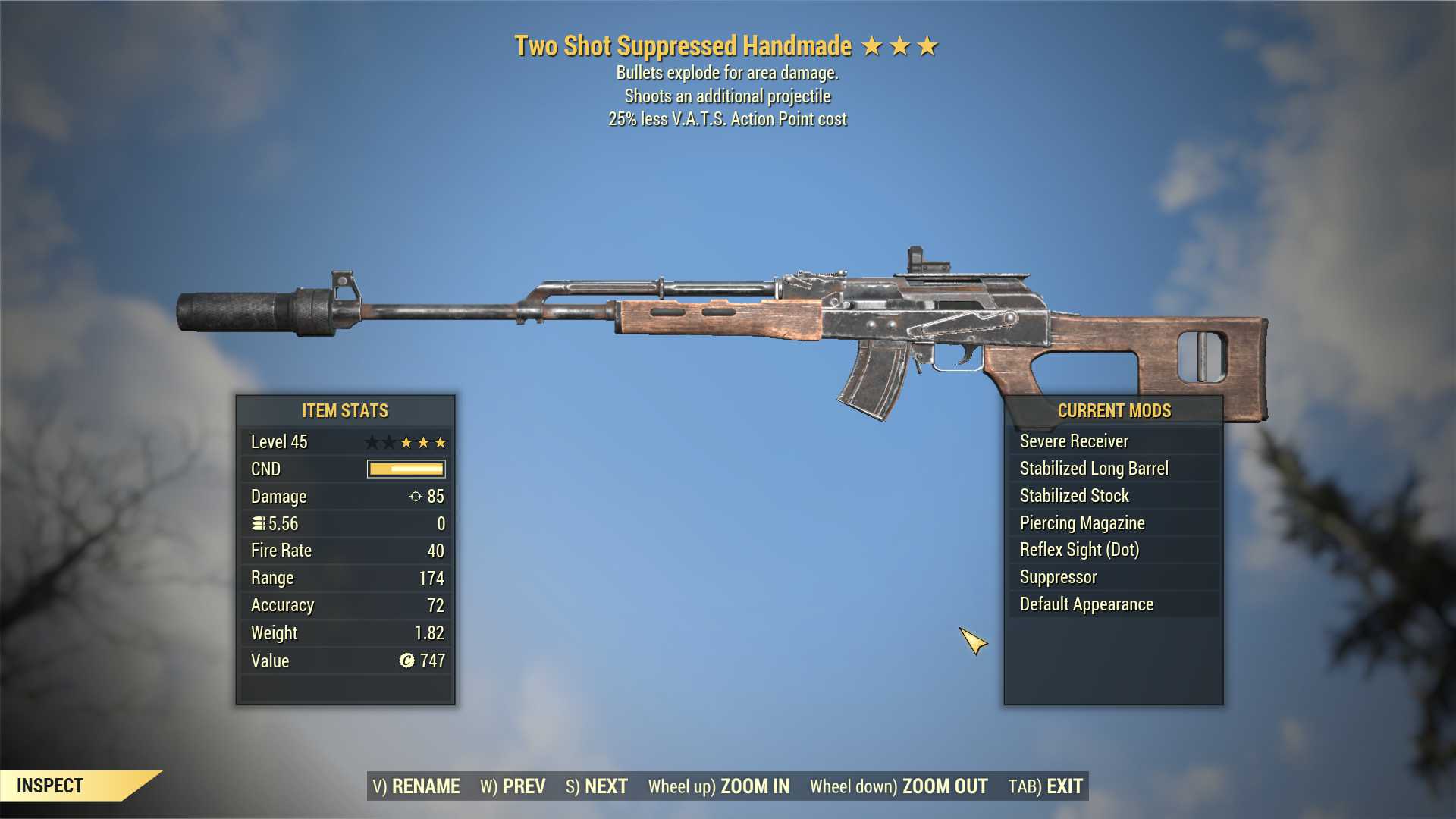Select ZOOM OUT in the bottom bar
The width and height of the screenshot is (1456, 819).
tap(899, 786)
